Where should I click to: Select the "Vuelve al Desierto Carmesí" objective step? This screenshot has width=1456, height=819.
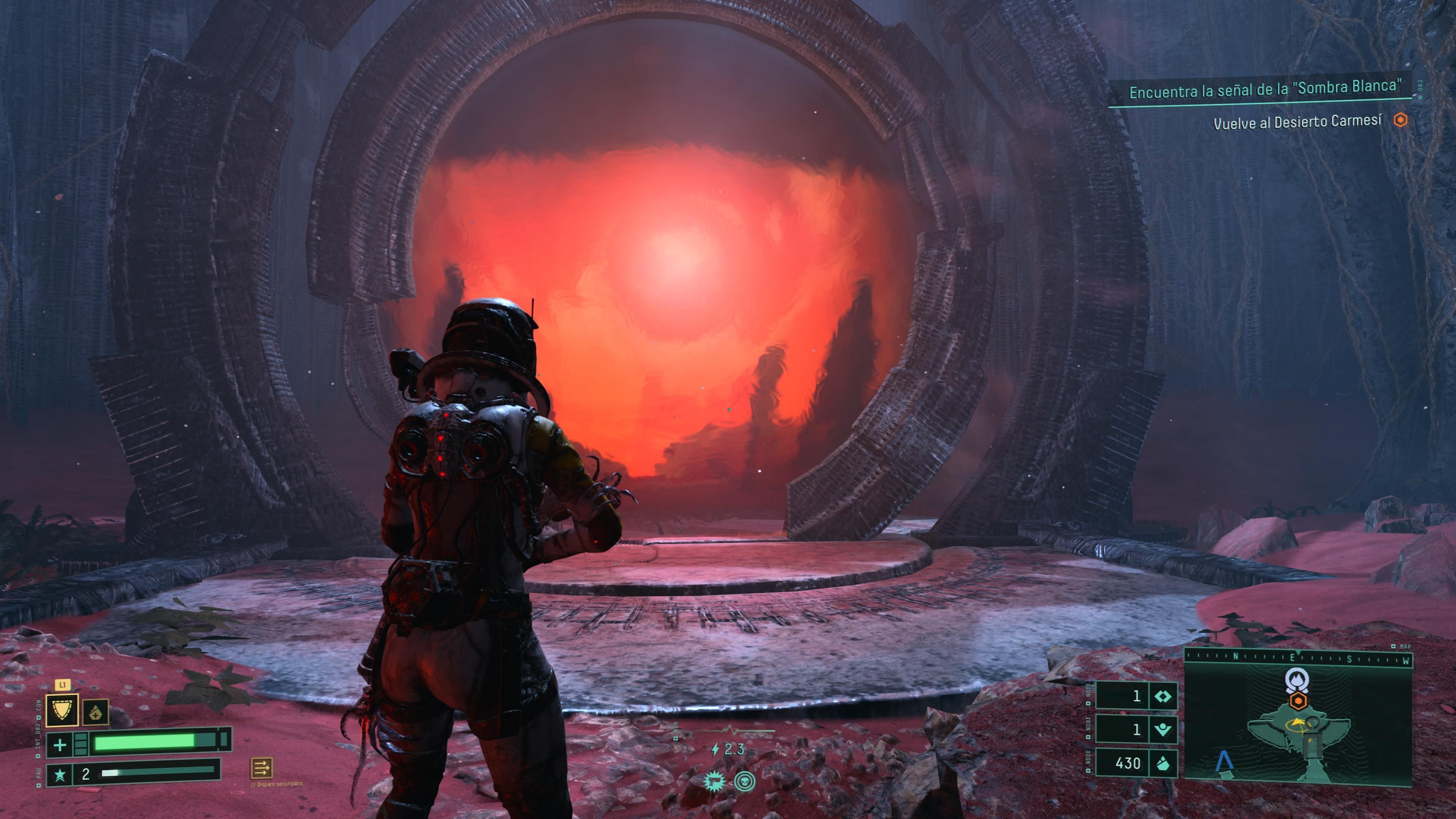coord(1297,122)
